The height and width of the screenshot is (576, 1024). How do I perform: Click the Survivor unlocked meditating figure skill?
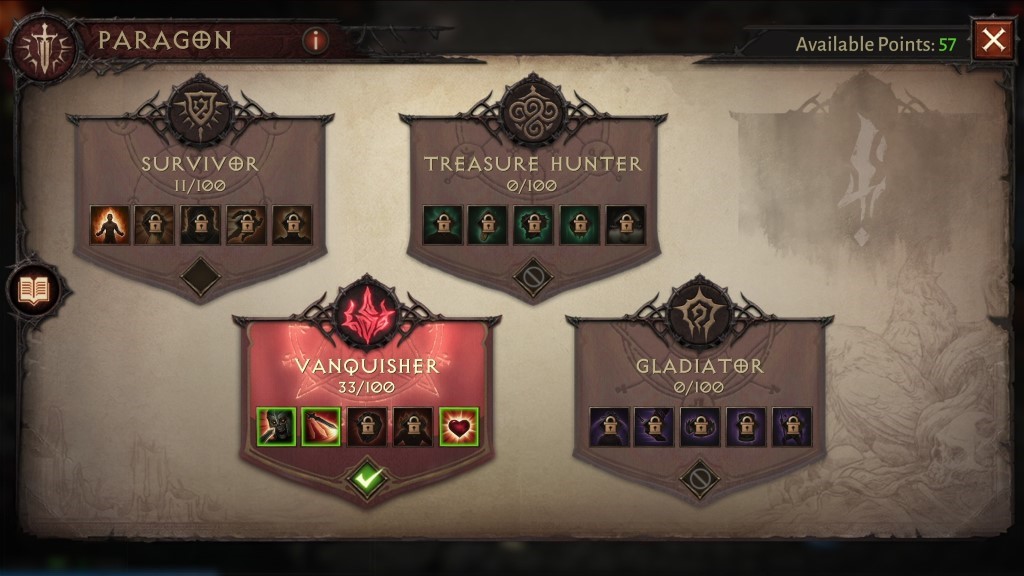108,225
